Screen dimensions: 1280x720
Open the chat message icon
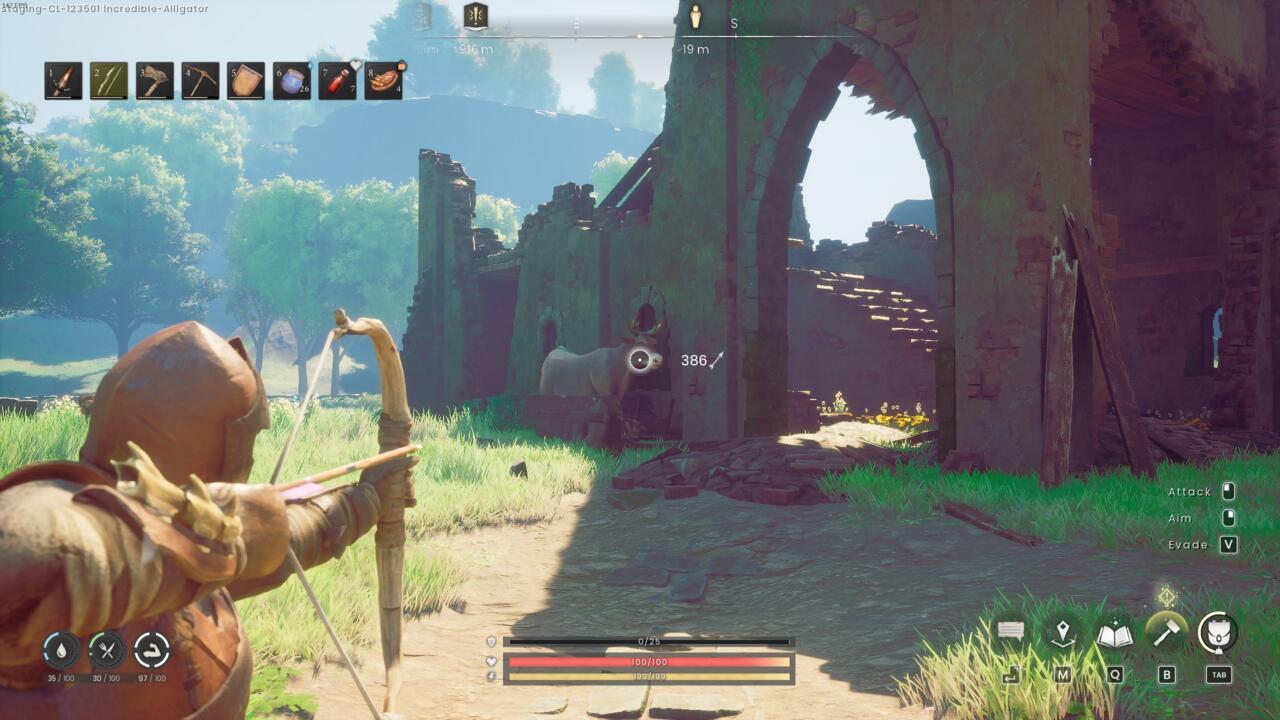(1007, 630)
